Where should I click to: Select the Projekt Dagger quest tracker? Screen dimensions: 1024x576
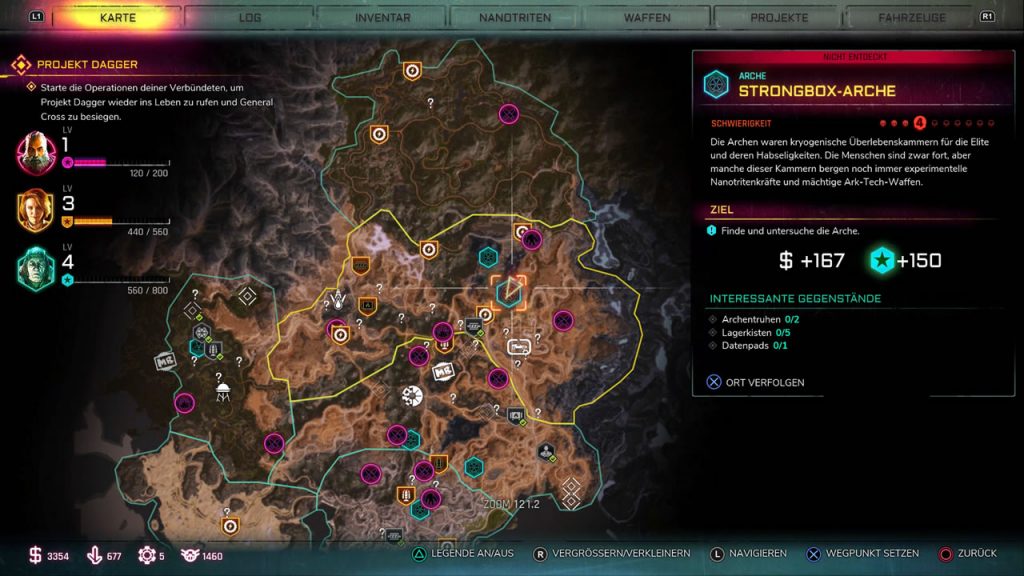pos(88,65)
